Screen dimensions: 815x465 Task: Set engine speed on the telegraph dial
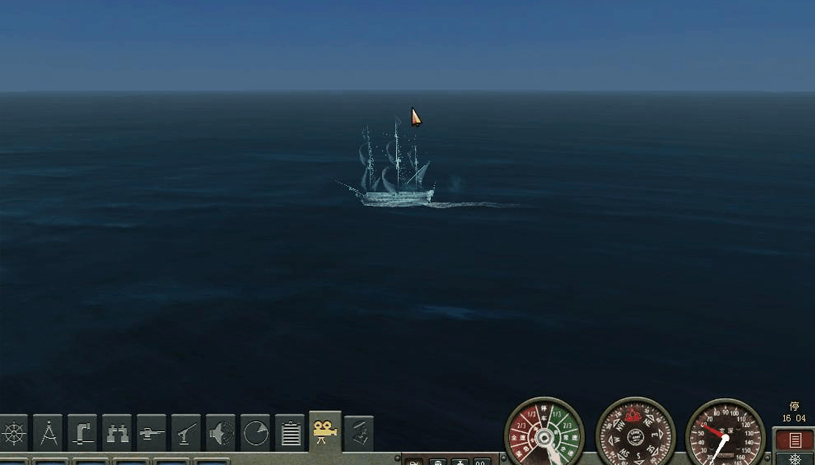545,434
